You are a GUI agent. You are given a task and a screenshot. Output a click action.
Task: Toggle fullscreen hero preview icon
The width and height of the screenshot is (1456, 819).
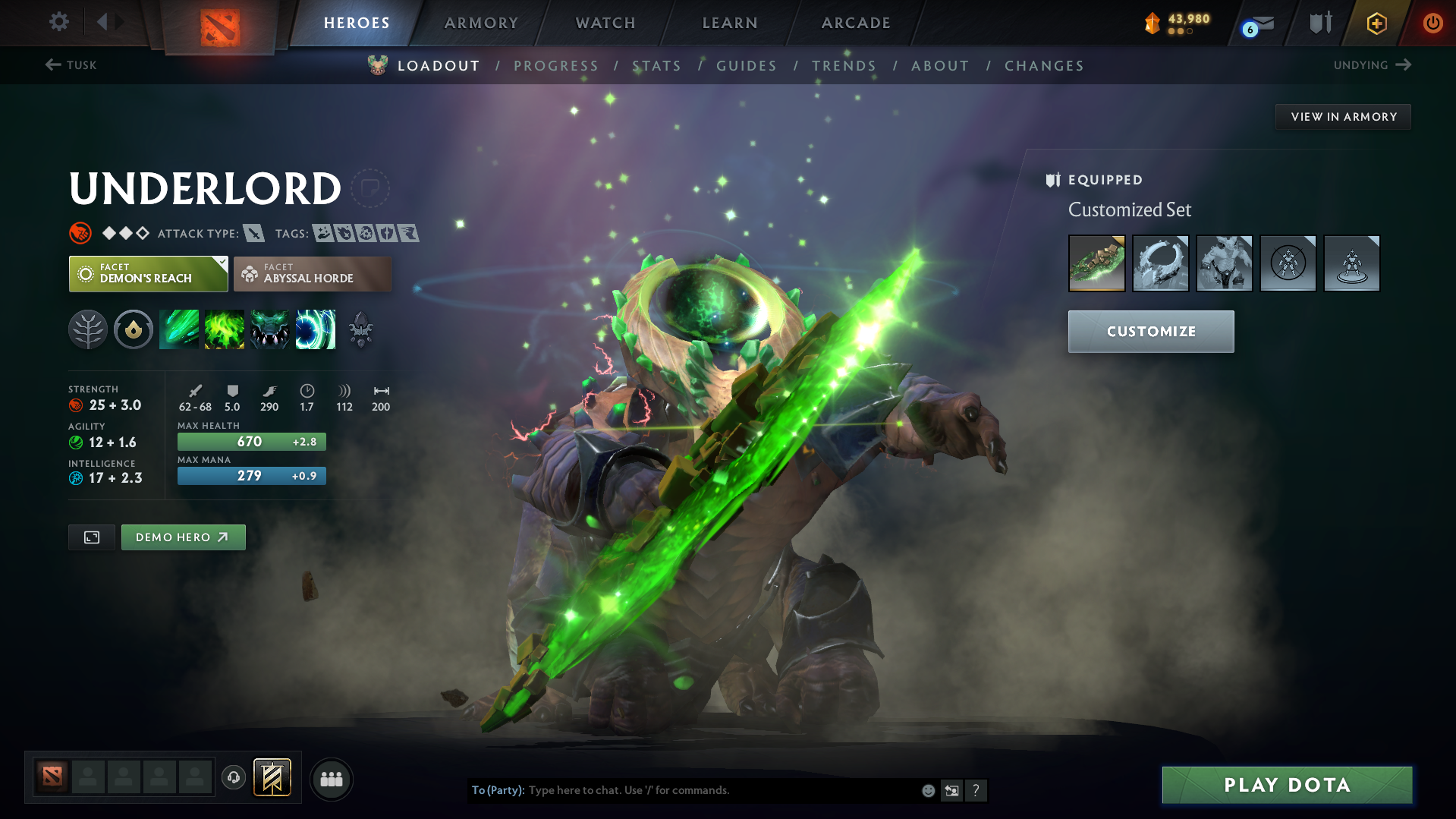(91, 537)
